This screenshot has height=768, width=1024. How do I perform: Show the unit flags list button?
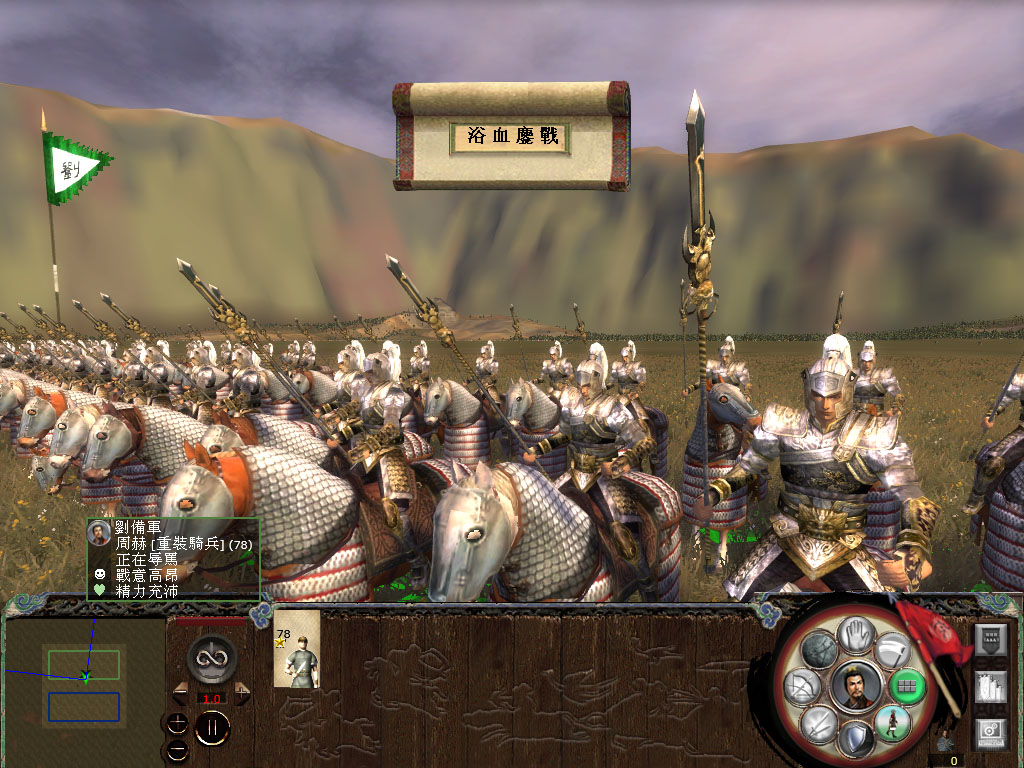coord(991,689)
